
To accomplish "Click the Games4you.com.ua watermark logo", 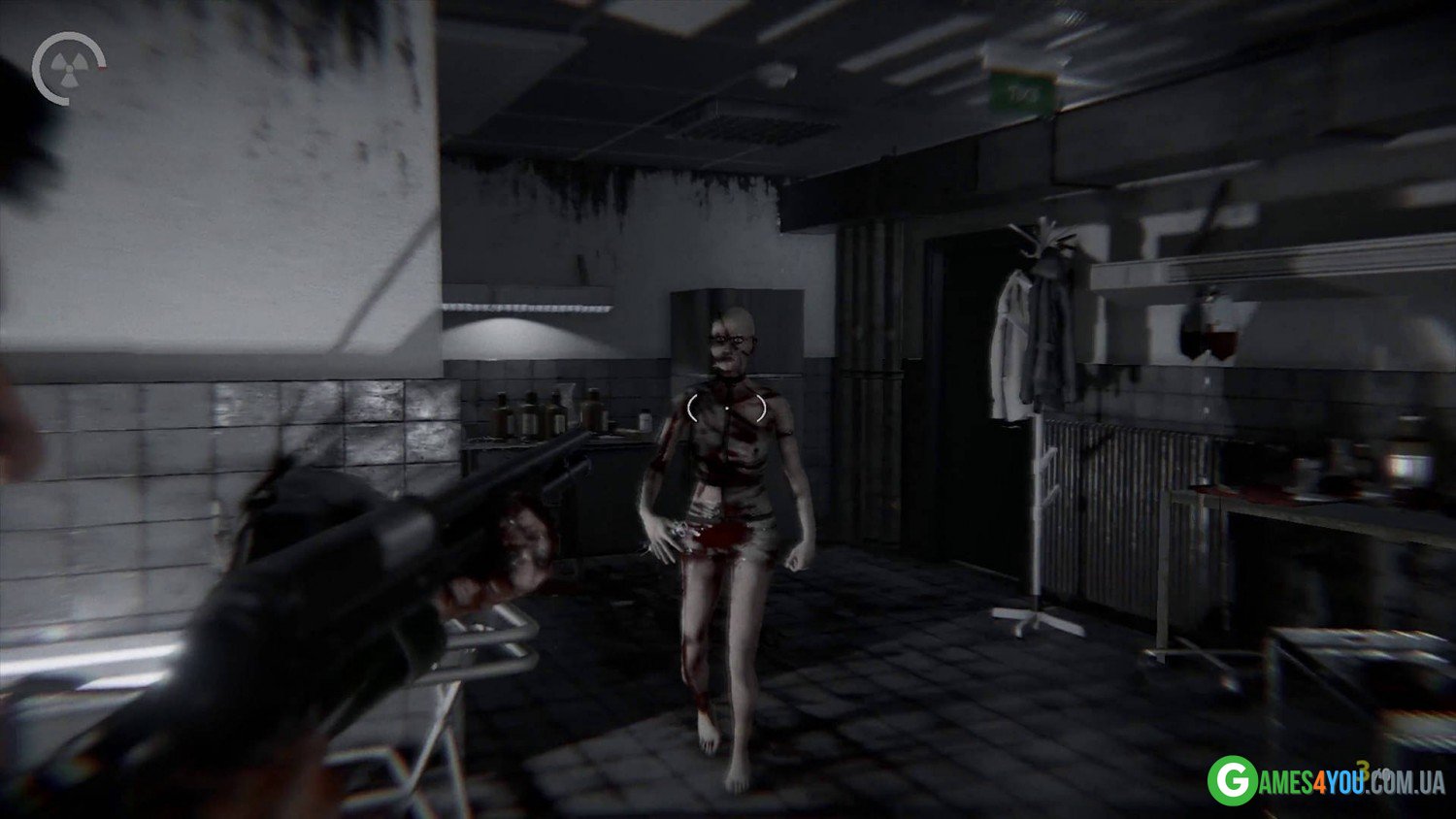I will click(x=1326, y=779).
